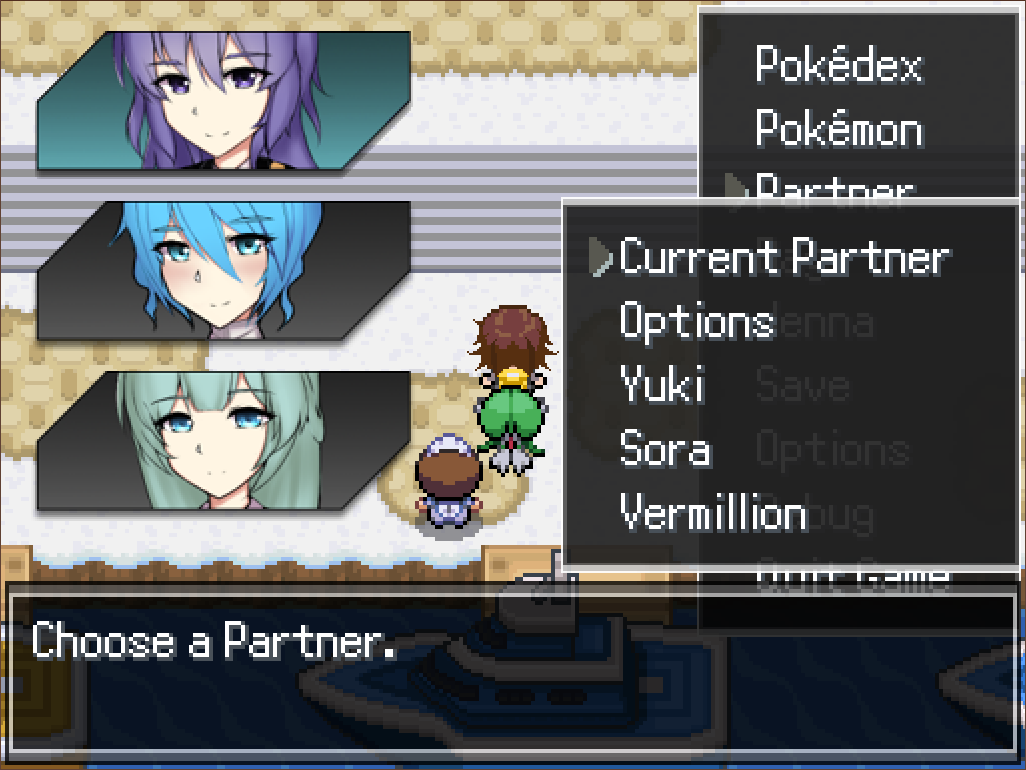Click the blue-haired partner portrait
The width and height of the screenshot is (1026, 770).
point(223,270)
